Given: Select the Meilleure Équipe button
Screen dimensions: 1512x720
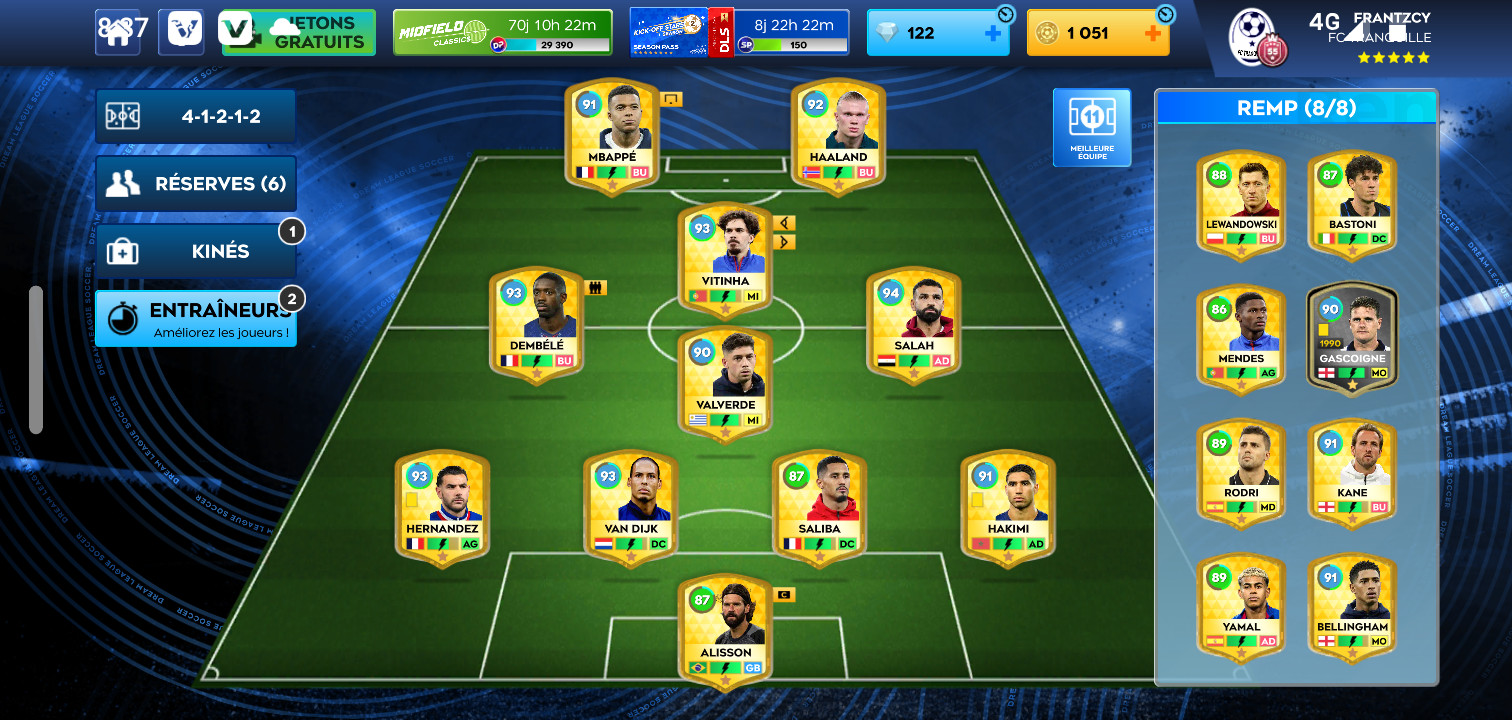Looking at the screenshot, I should coord(1092,127).
